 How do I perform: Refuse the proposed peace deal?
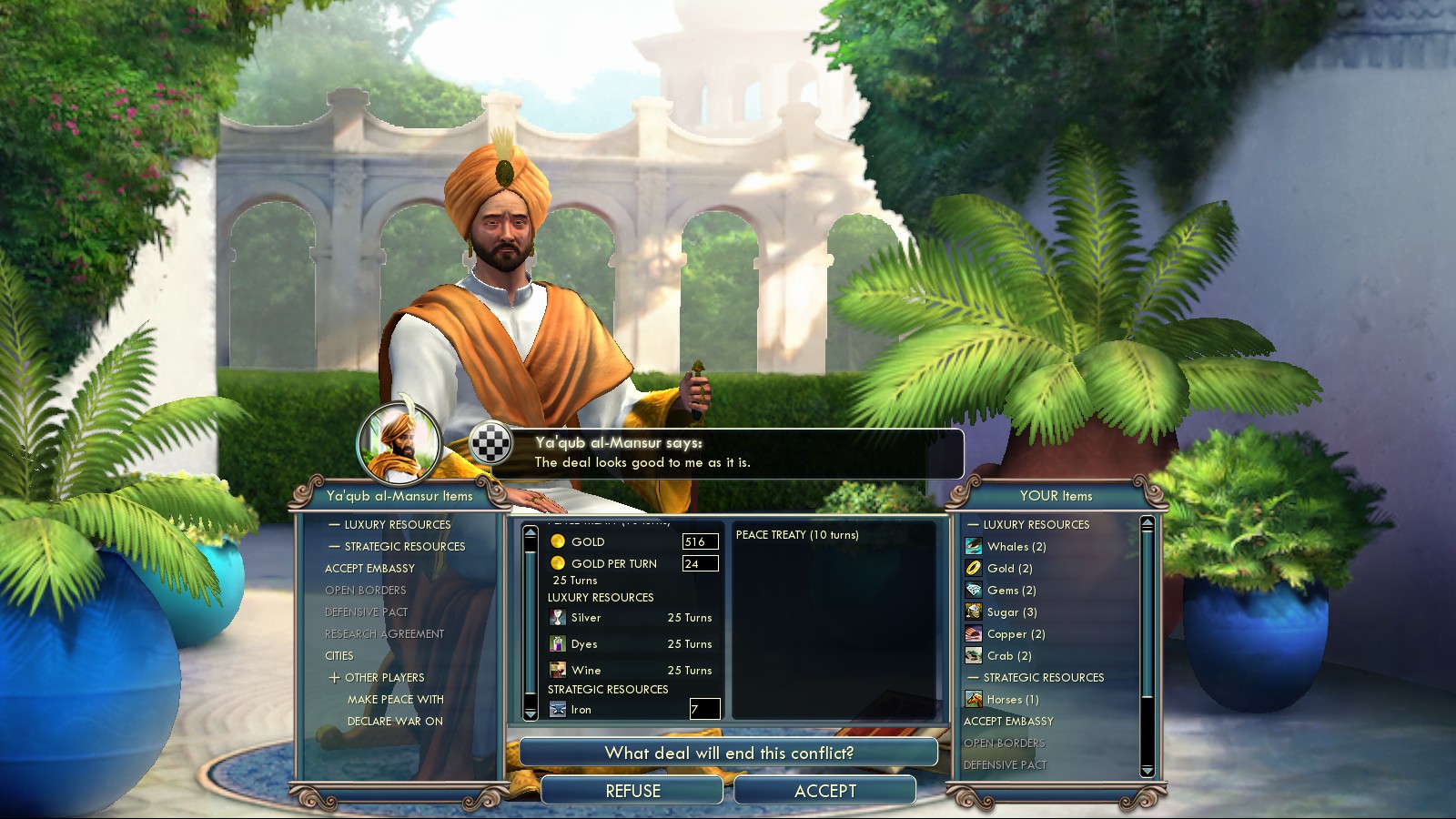[632, 791]
